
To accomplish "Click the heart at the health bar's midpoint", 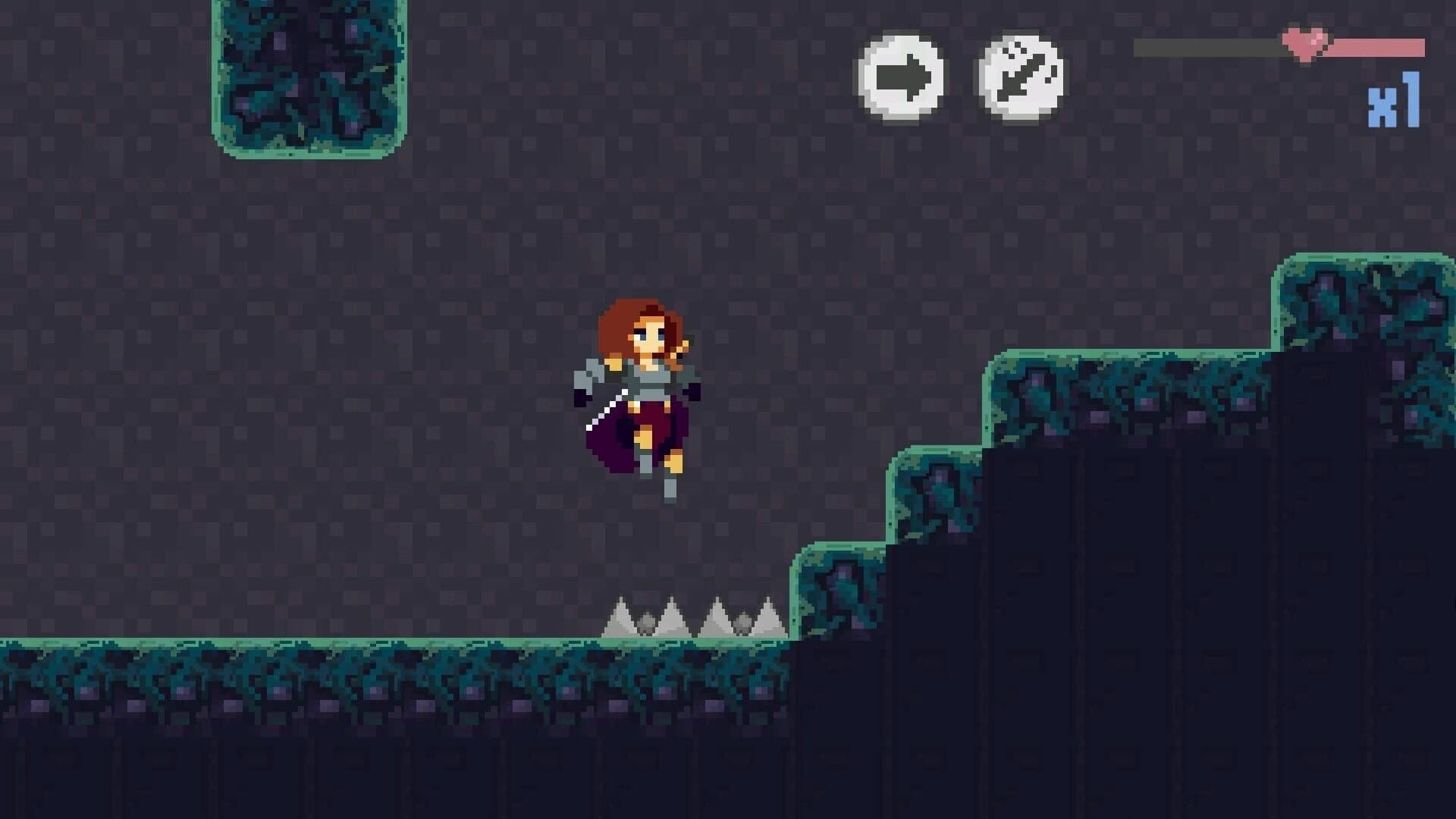I will point(1303,44).
